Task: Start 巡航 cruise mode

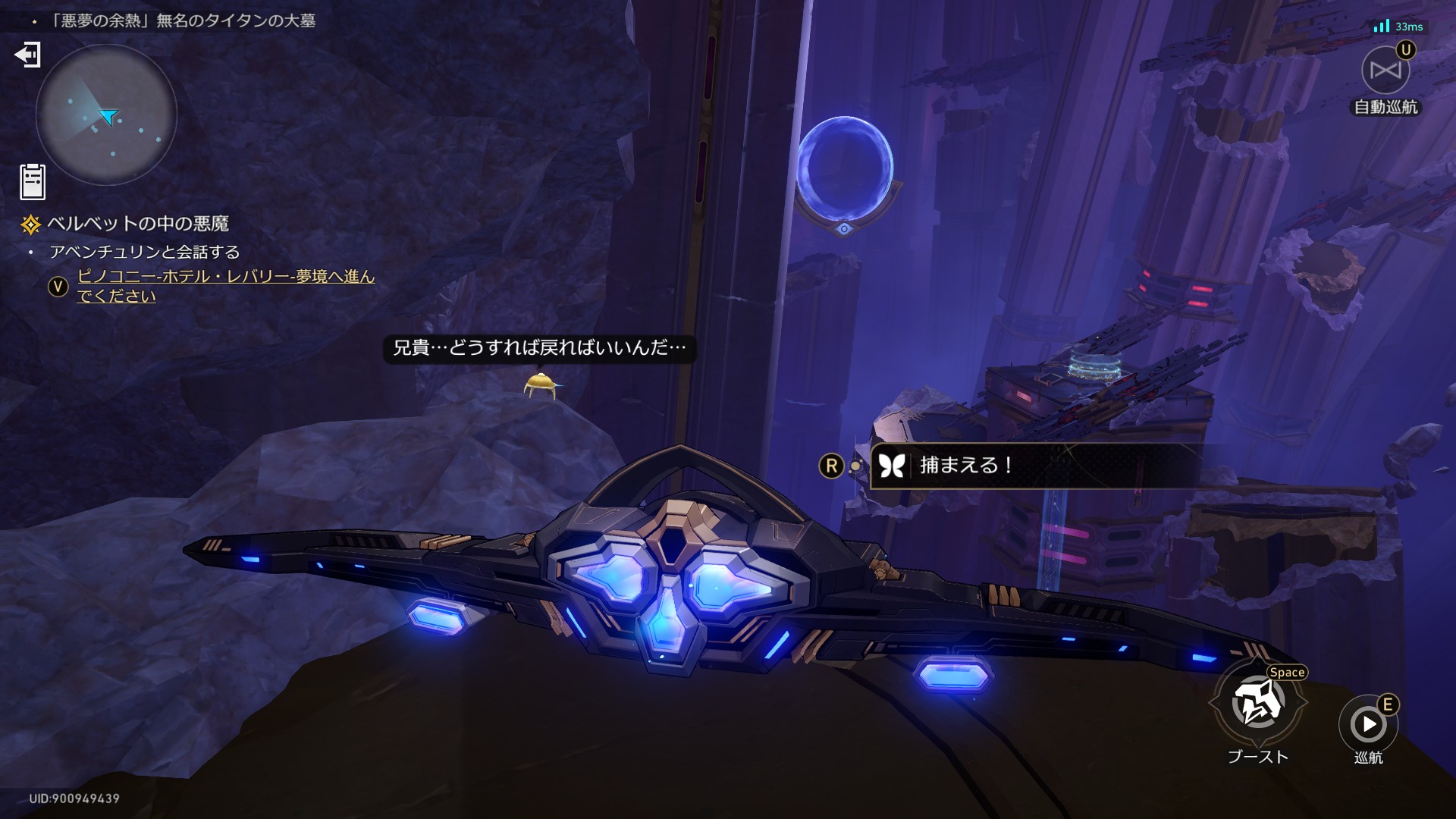Action: (x=1368, y=724)
